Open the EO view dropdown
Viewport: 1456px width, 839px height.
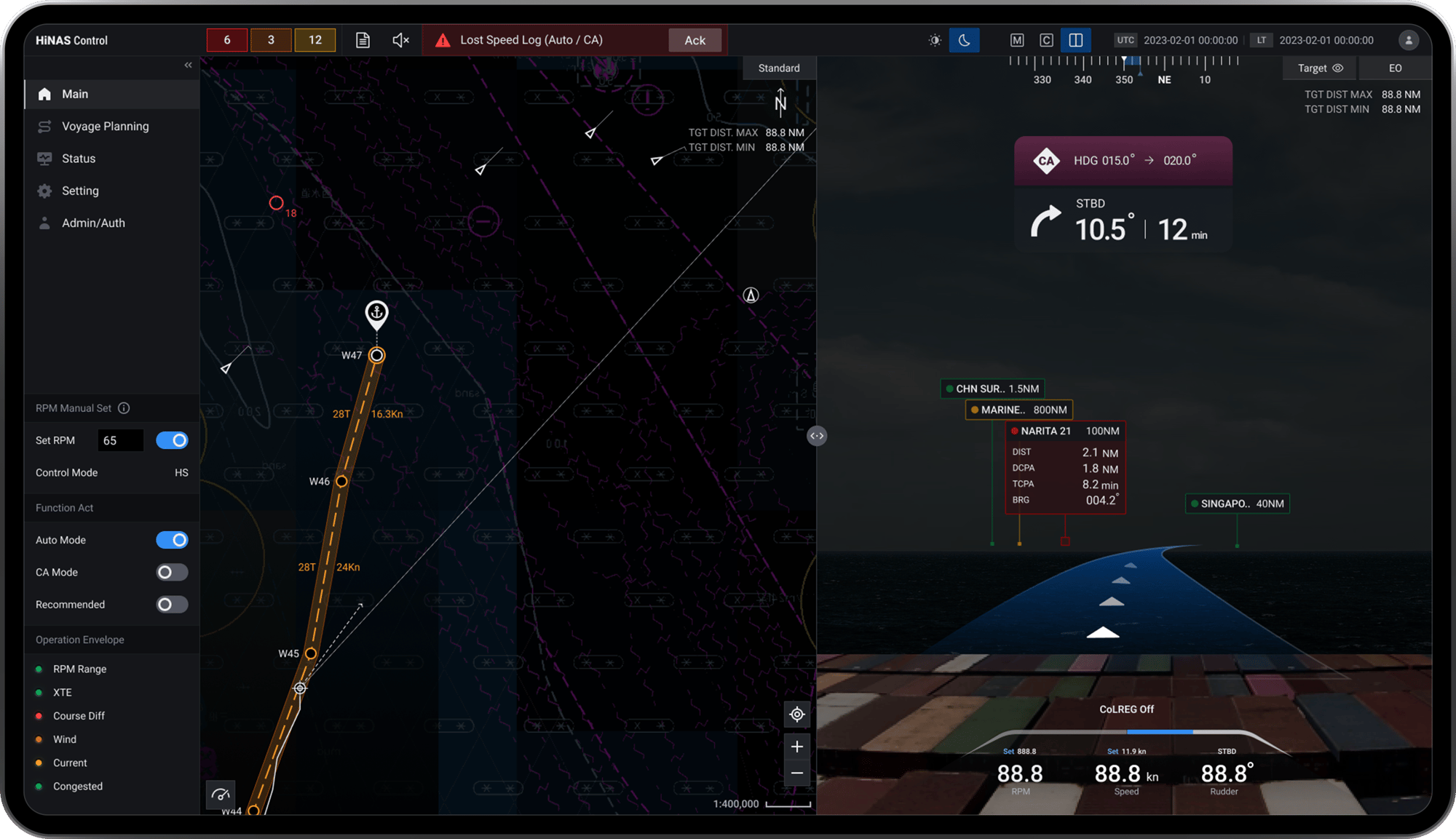(x=1394, y=68)
